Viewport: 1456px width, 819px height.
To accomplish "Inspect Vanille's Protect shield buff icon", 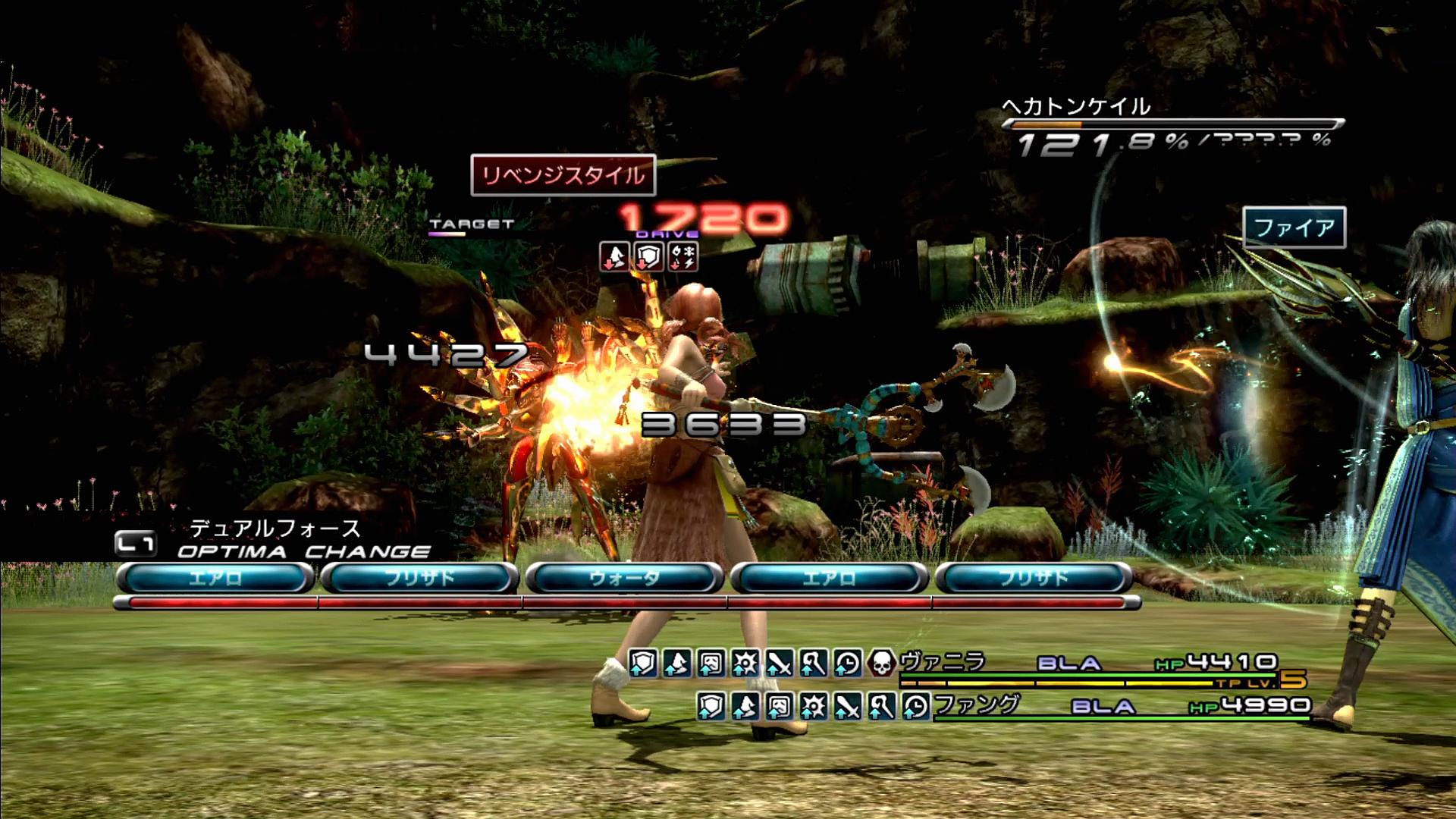I will coord(642,664).
